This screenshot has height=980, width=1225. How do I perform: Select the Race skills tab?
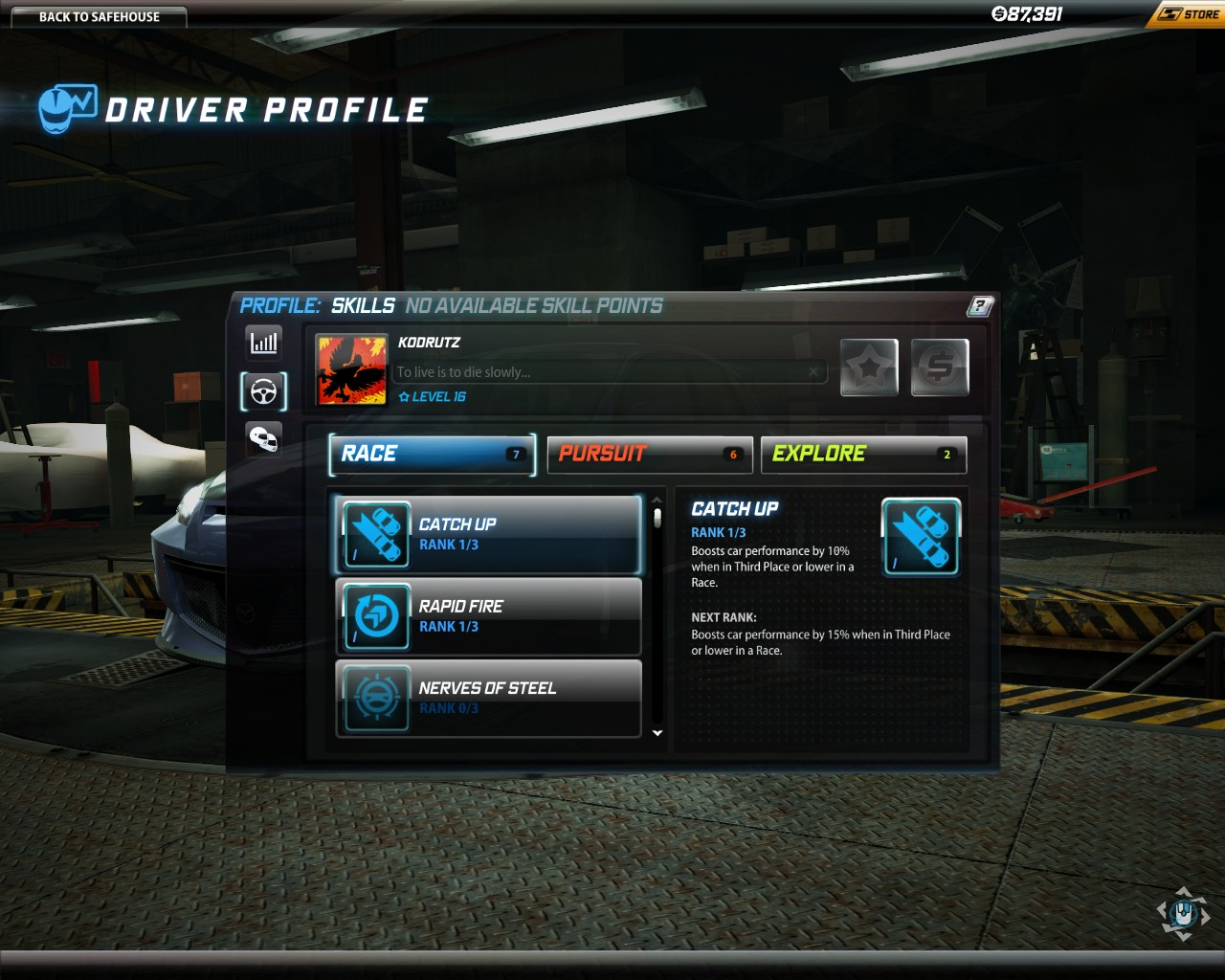(x=431, y=455)
